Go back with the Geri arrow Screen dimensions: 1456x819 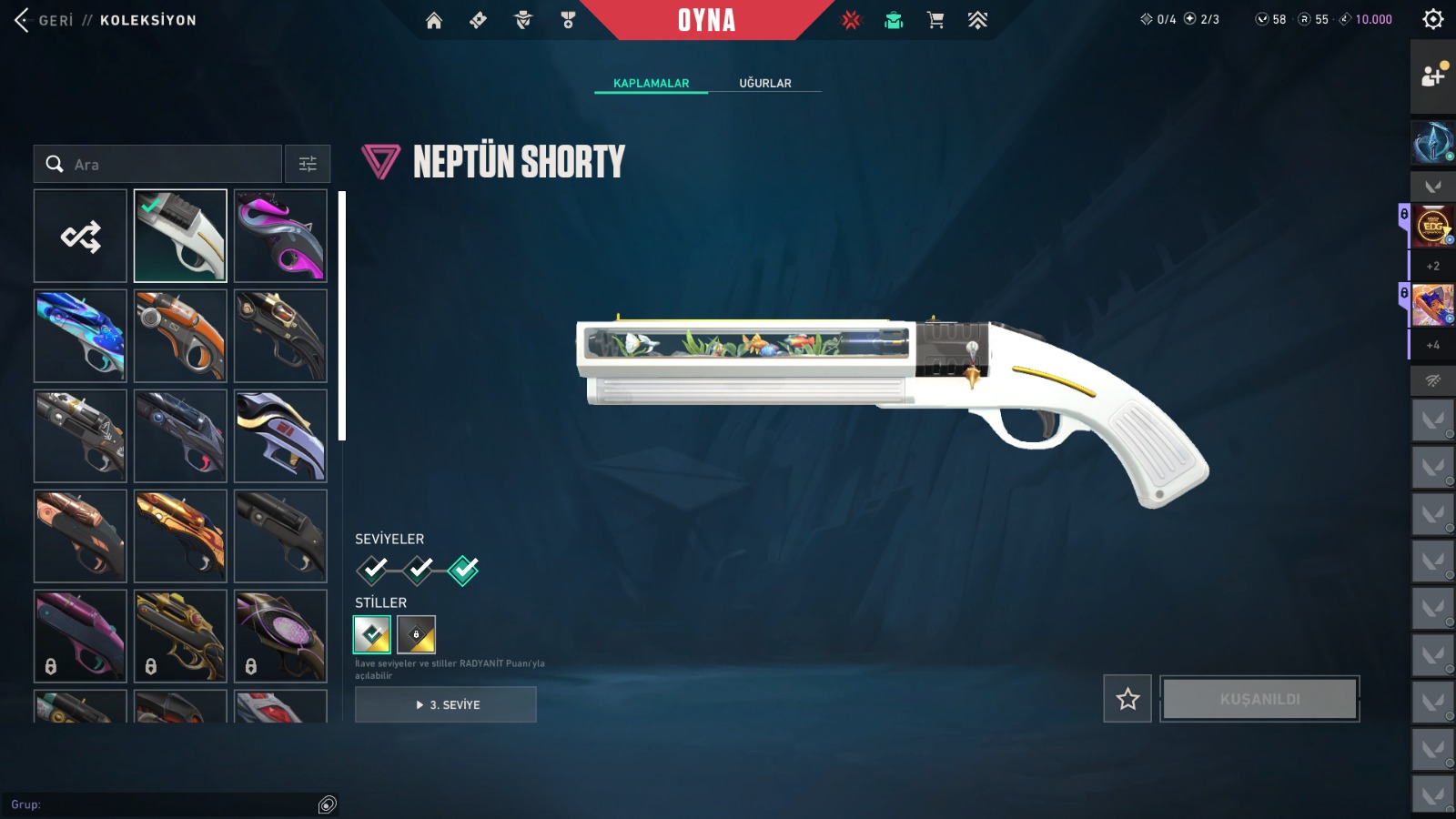tap(24, 20)
